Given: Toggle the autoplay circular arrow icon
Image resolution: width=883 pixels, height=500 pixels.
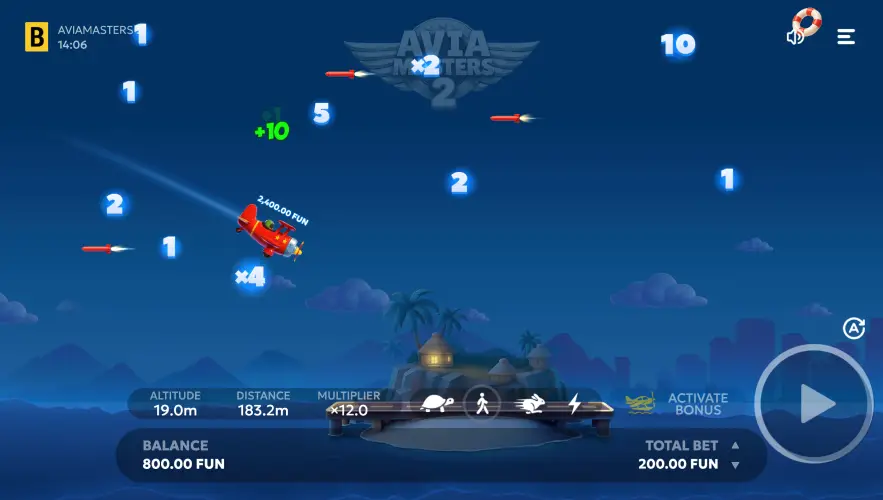Looking at the screenshot, I should pos(853,328).
